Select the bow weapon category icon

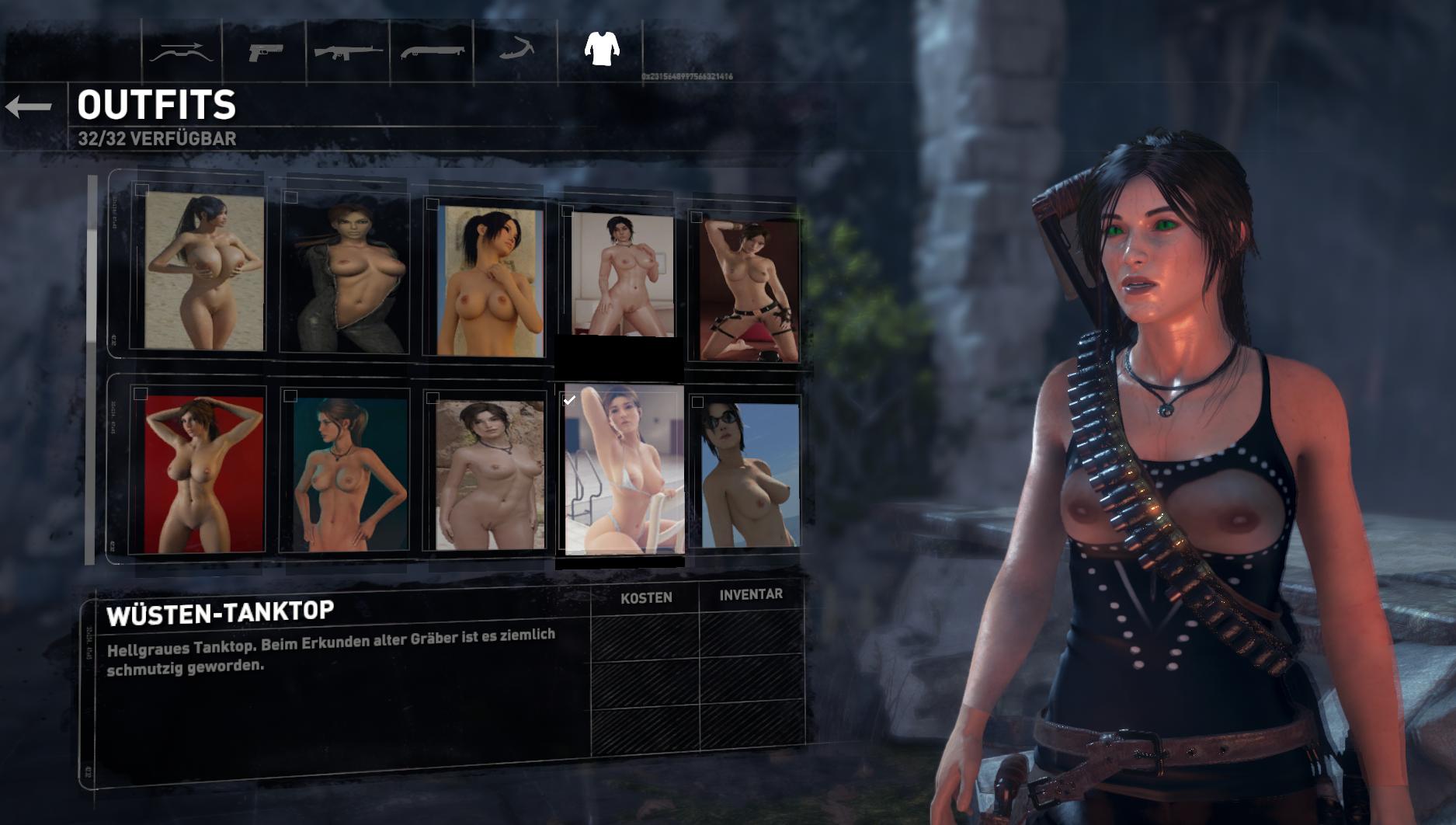pos(182,52)
